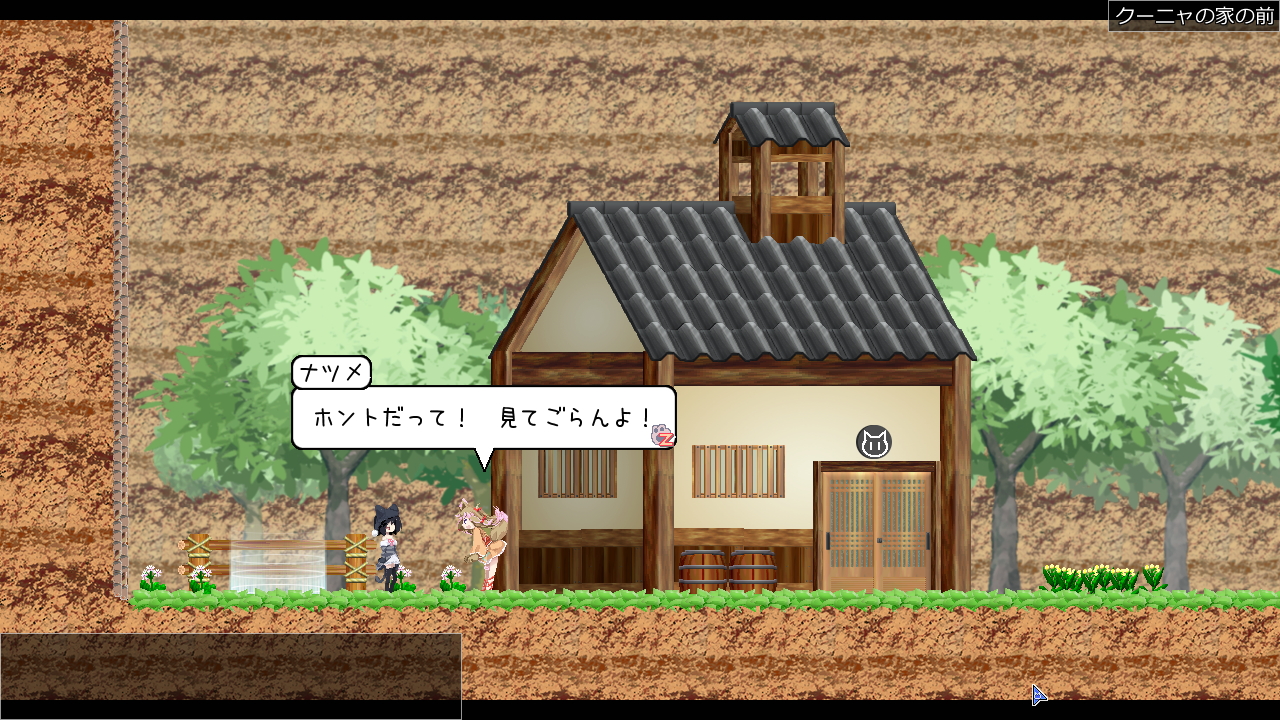Click the ナツメ speaker name tag
Viewport: 1280px width, 720px height.
[x=332, y=371]
